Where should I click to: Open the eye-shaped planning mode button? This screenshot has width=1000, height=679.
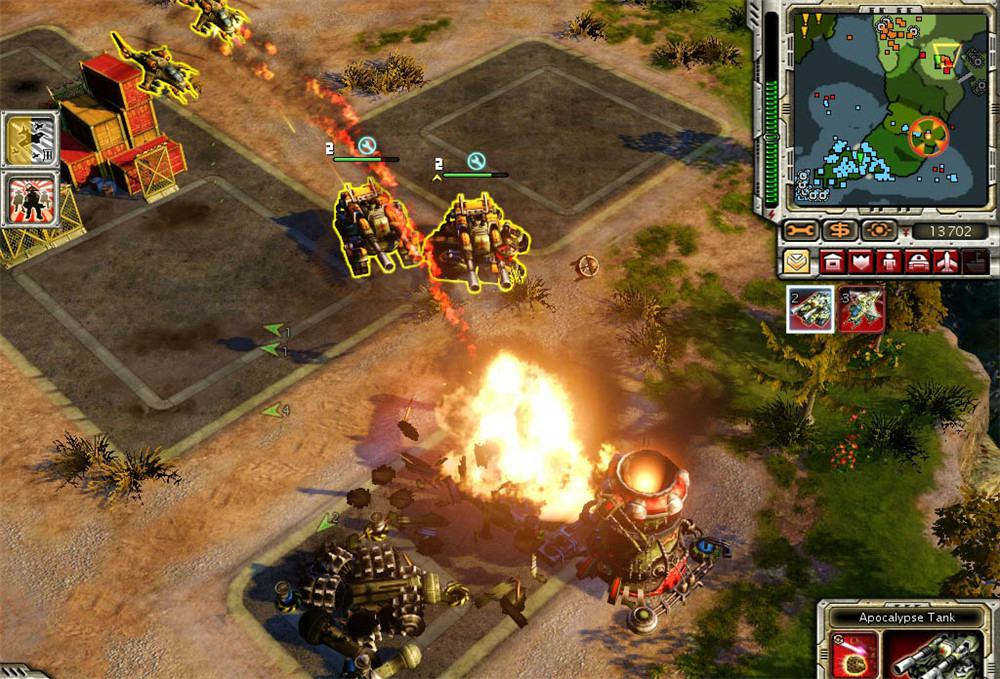click(879, 231)
